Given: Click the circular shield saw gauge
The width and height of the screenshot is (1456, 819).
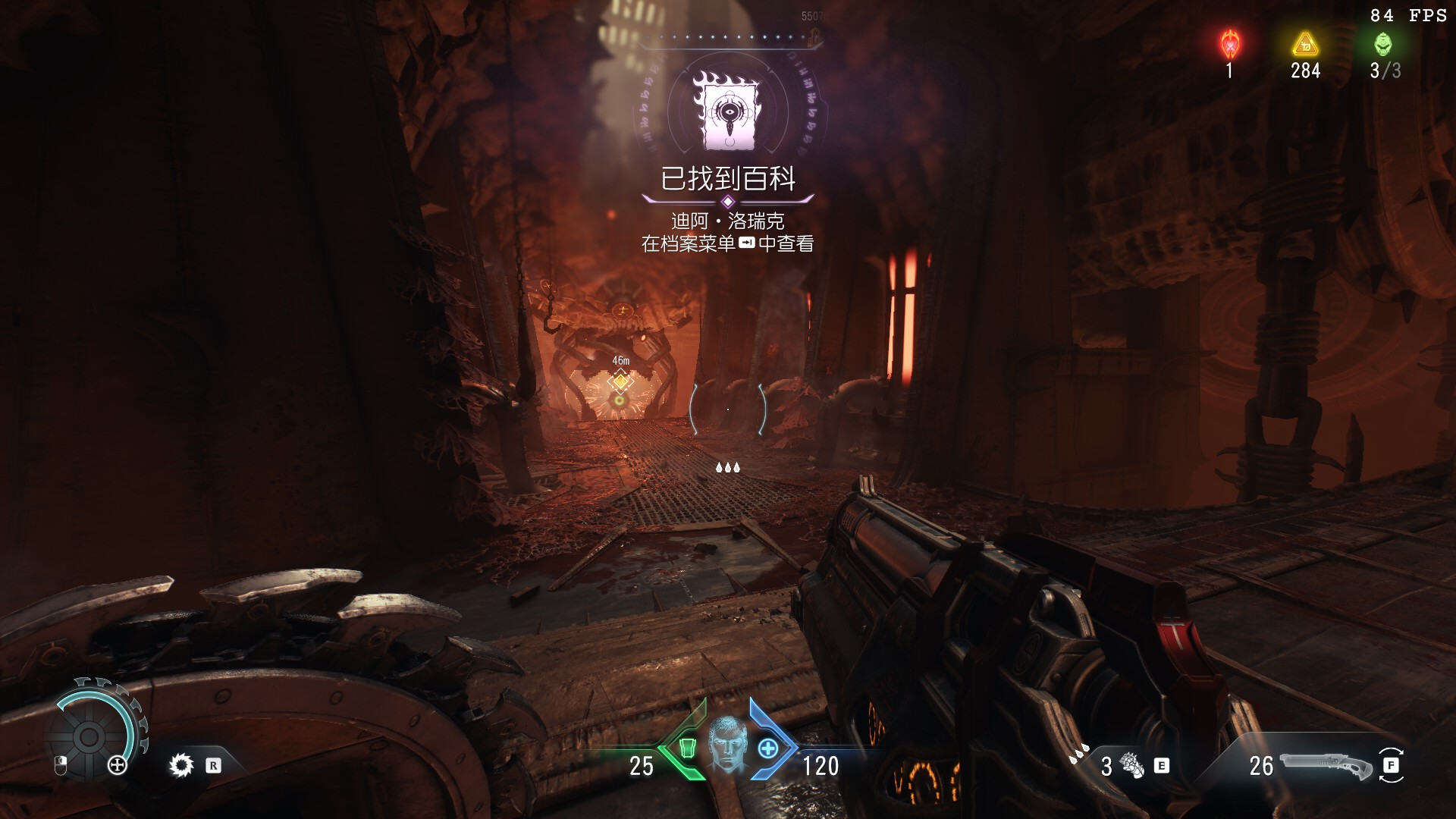Looking at the screenshot, I should click(89, 735).
